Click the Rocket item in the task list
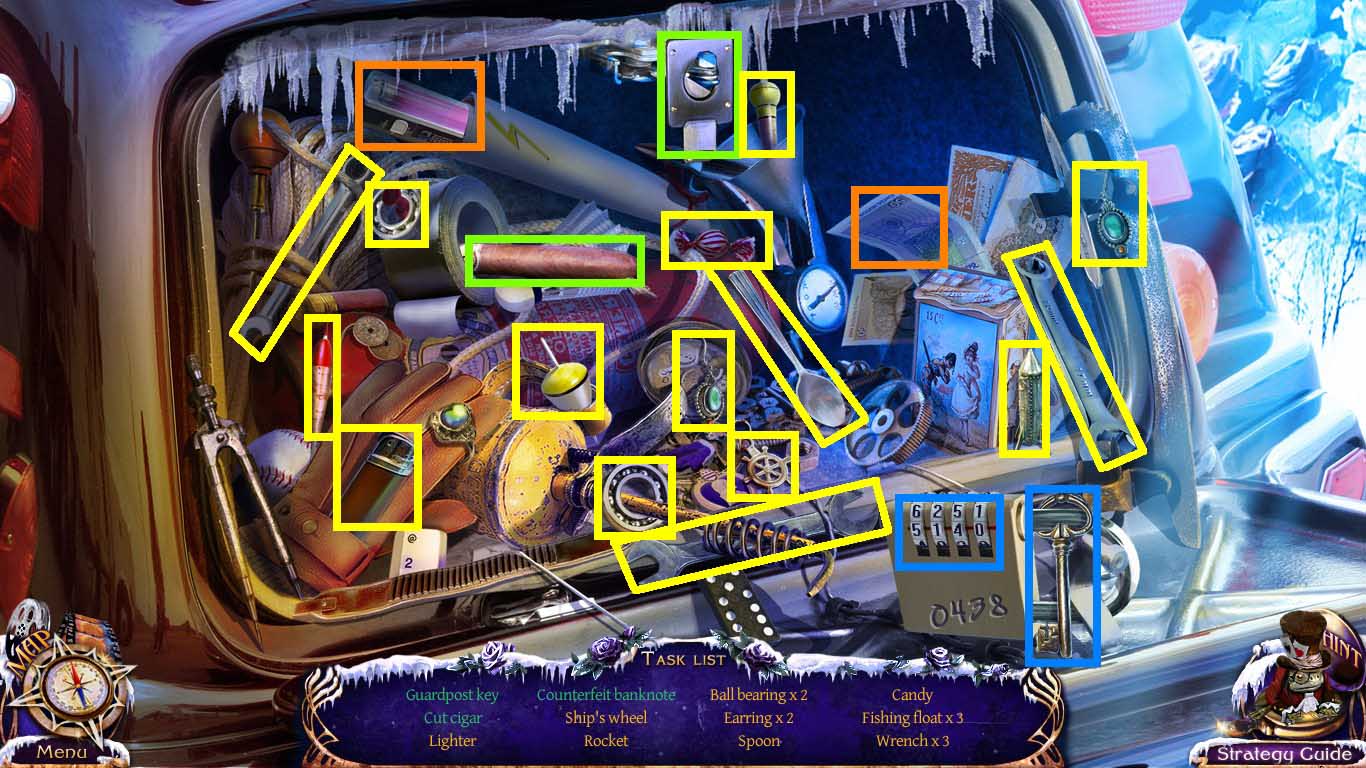The width and height of the screenshot is (1366, 768). (x=606, y=740)
